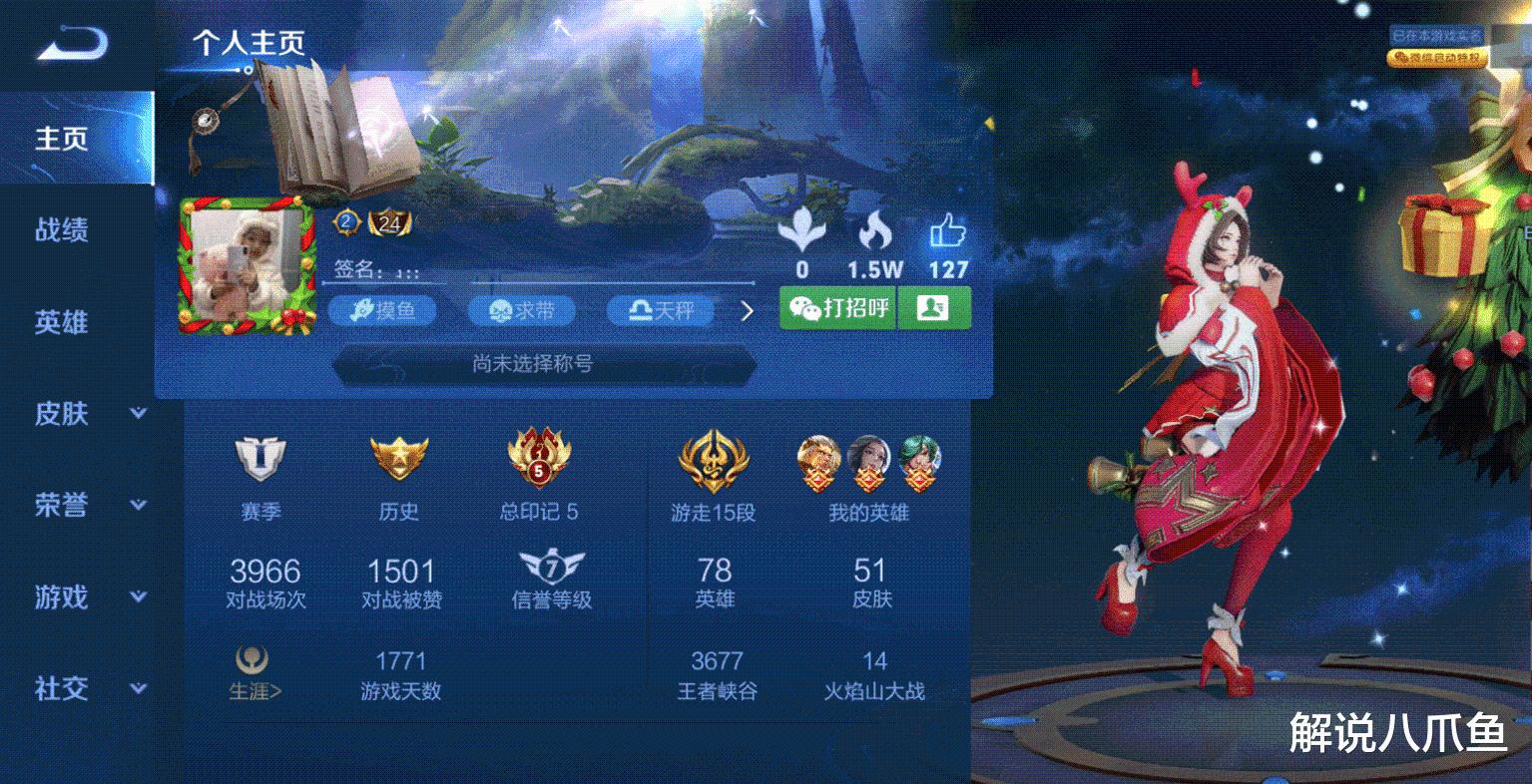Choose the 天秤 zodiac tag
1532x784 pixels.
[x=661, y=311]
